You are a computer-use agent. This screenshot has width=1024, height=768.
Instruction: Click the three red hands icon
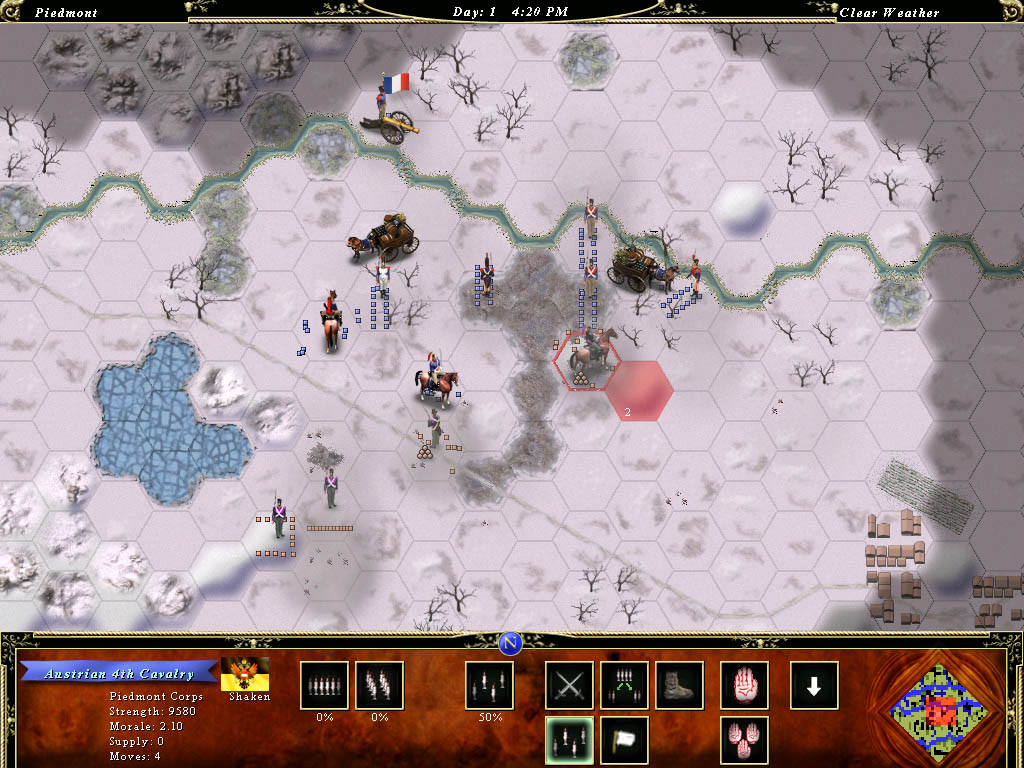(745, 740)
